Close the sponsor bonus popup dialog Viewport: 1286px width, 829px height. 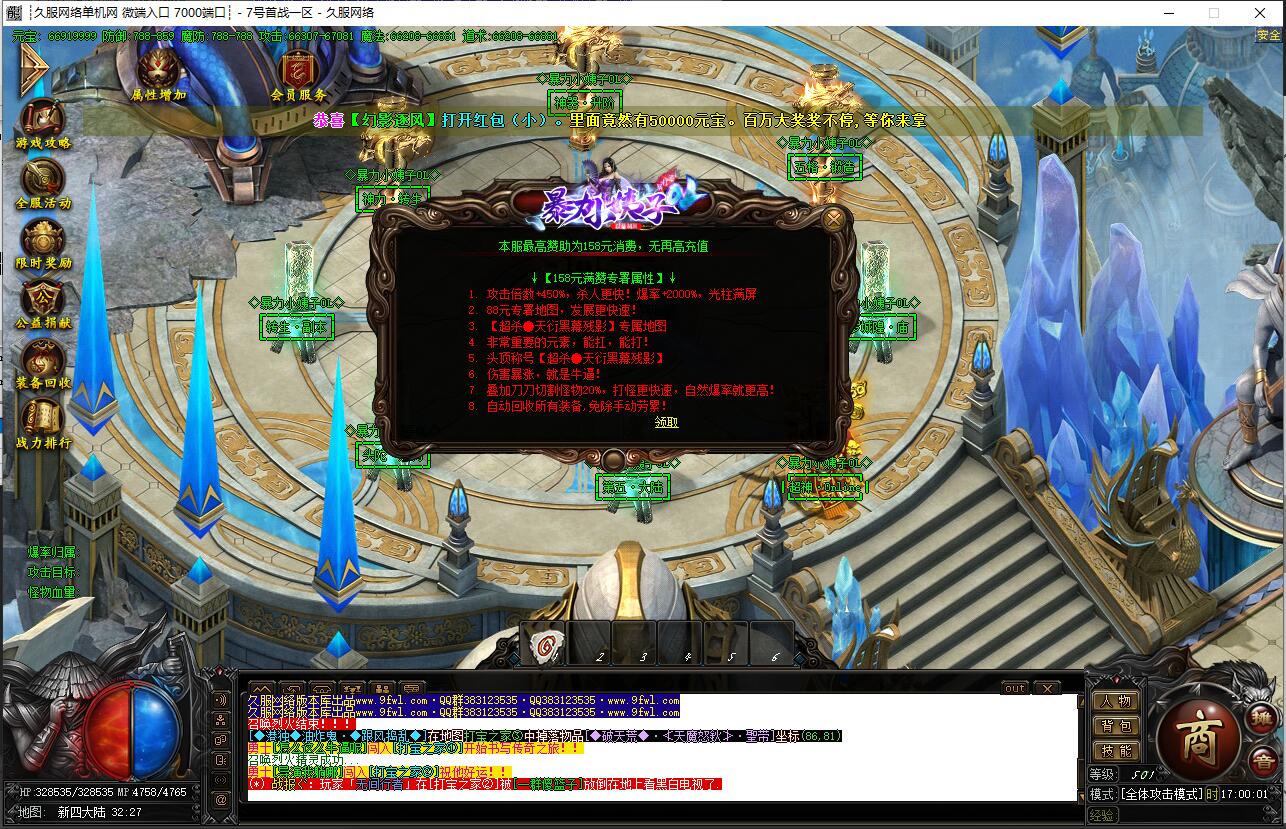[834, 217]
